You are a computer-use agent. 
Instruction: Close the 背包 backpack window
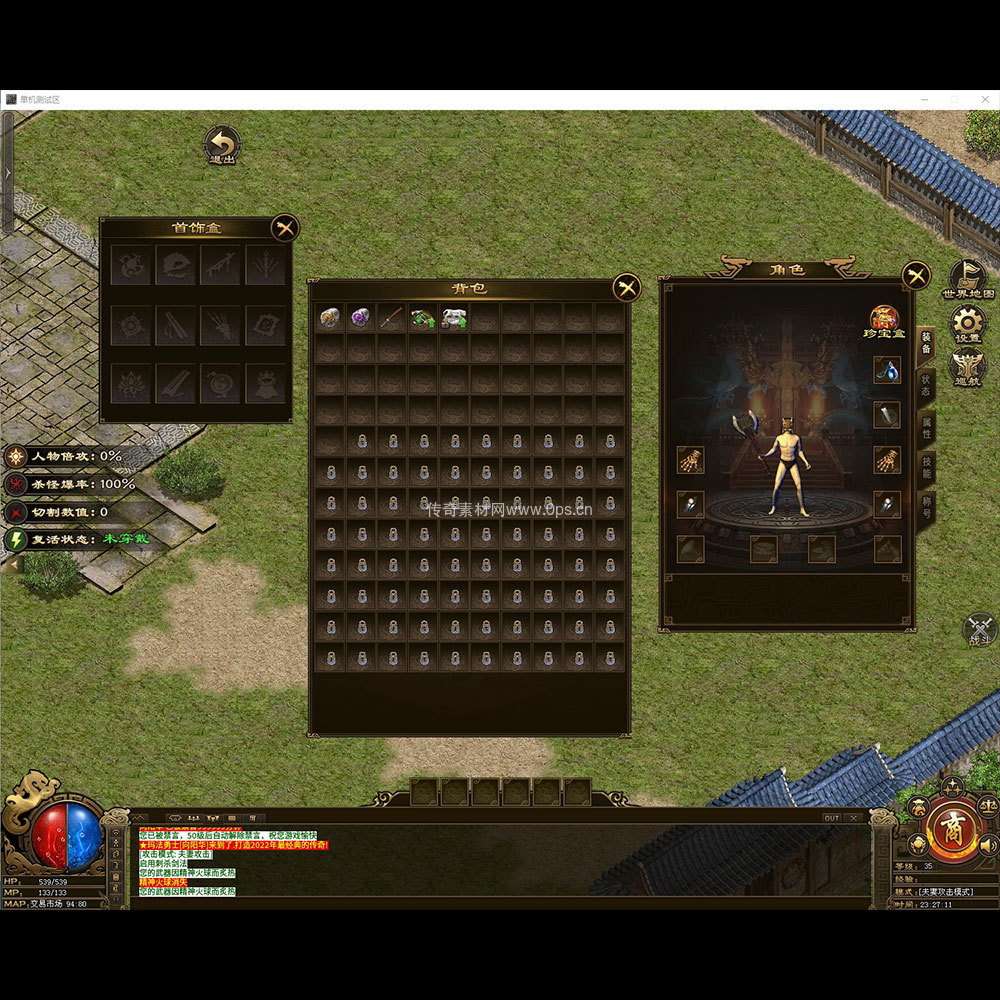tap(627, 288)
